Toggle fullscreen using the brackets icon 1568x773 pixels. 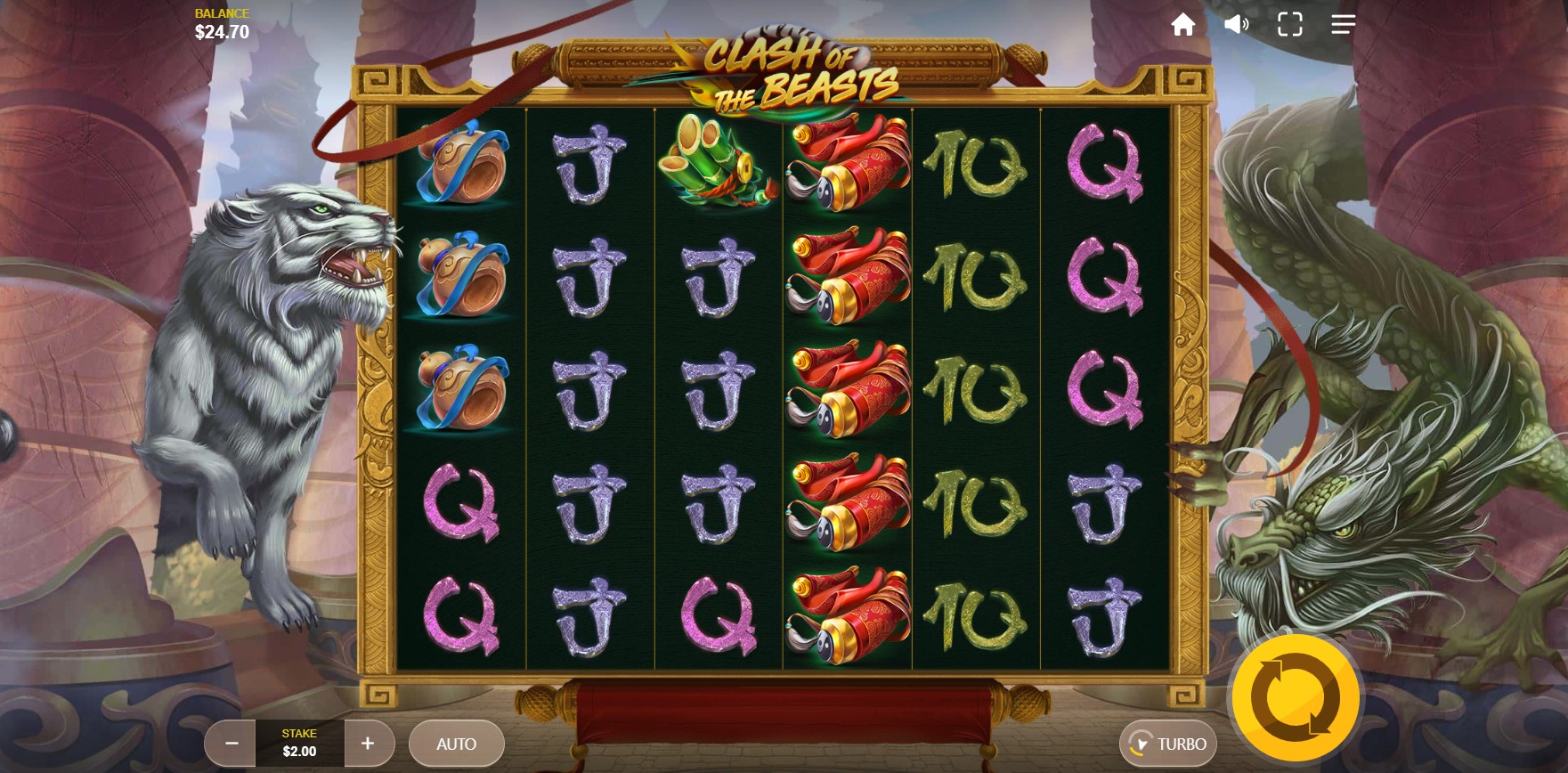[x=1289, y=24]
